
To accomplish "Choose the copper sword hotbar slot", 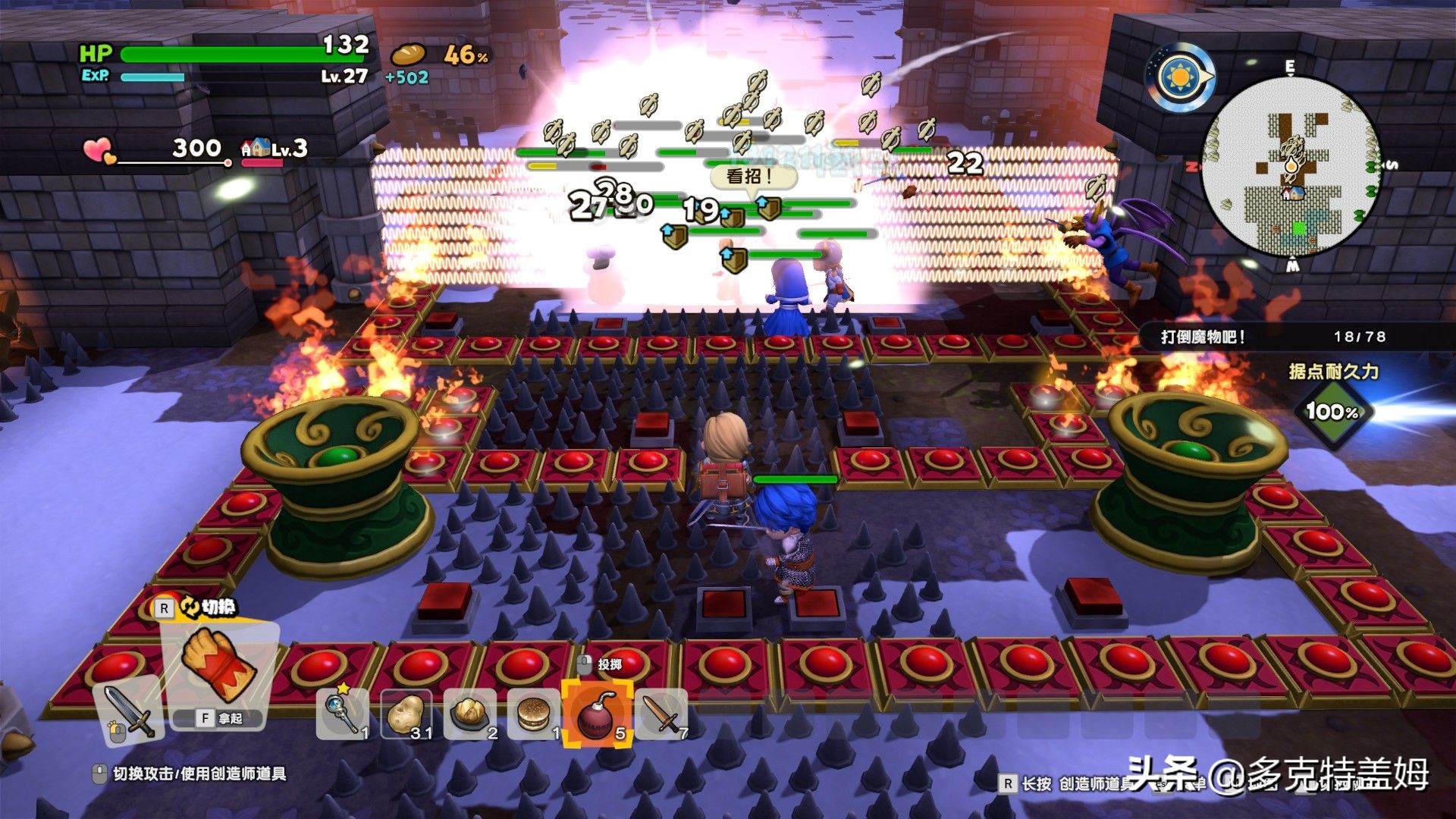I will pyautogui.click(x=661, y=714).
